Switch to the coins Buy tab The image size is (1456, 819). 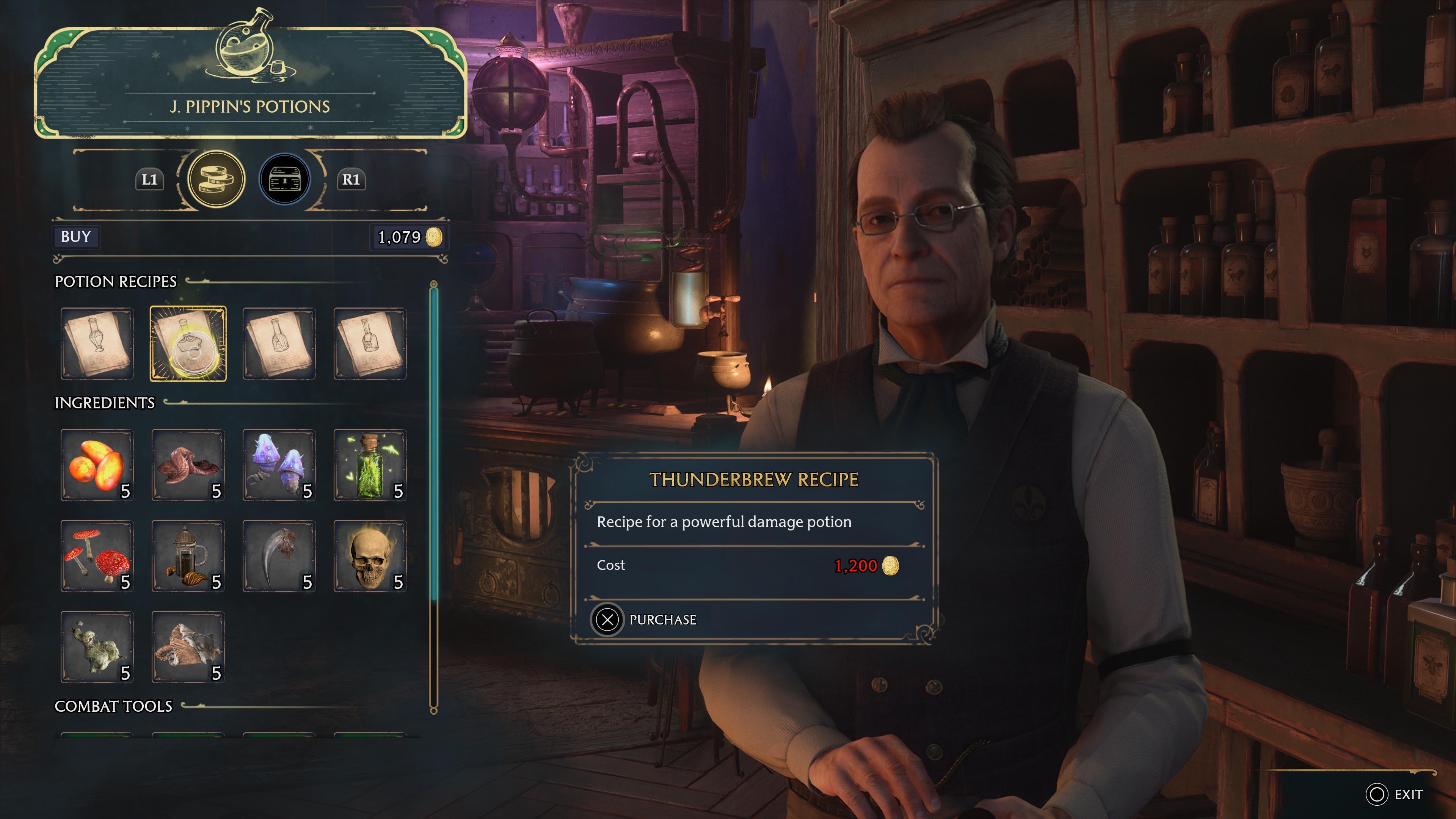216,179
